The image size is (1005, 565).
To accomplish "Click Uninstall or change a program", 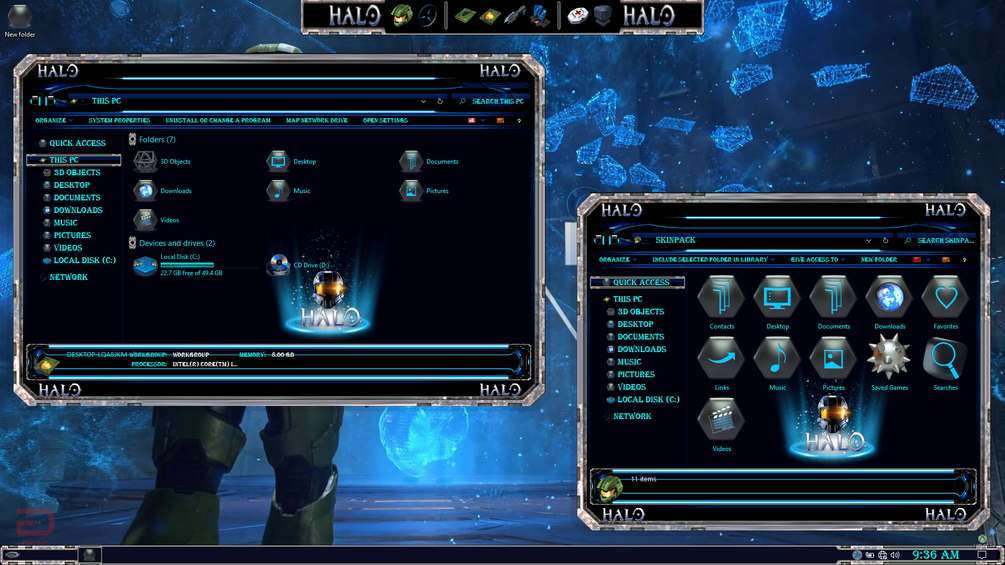I will coord(218,121).
